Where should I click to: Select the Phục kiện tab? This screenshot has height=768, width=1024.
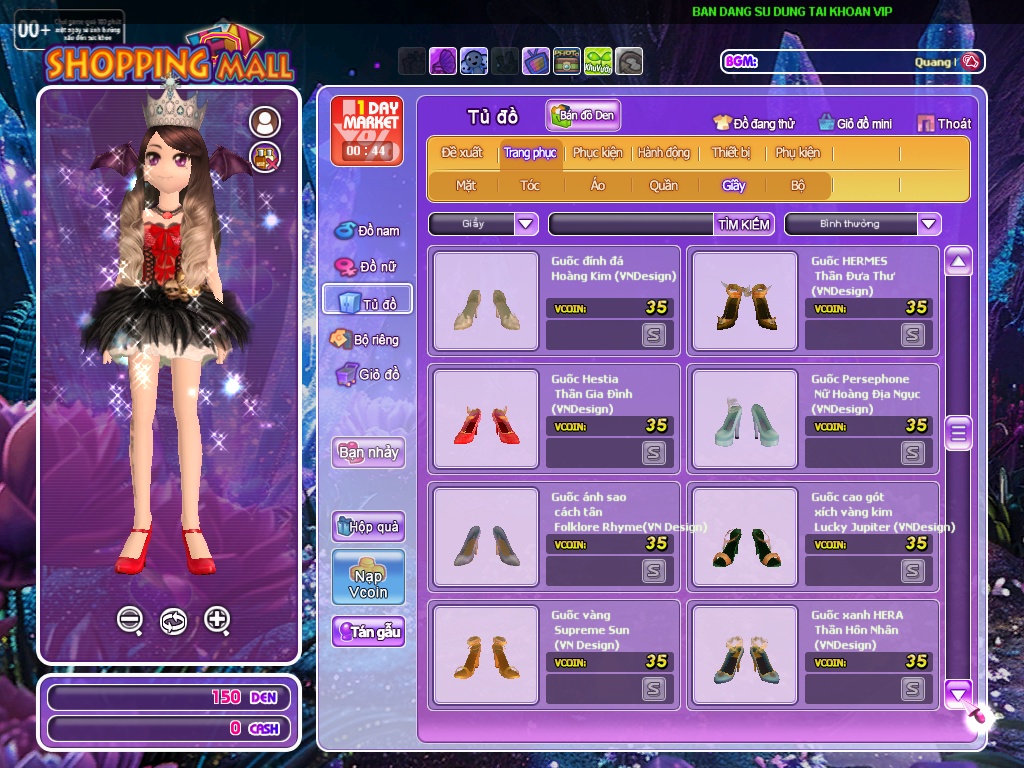tap(597, 153)
